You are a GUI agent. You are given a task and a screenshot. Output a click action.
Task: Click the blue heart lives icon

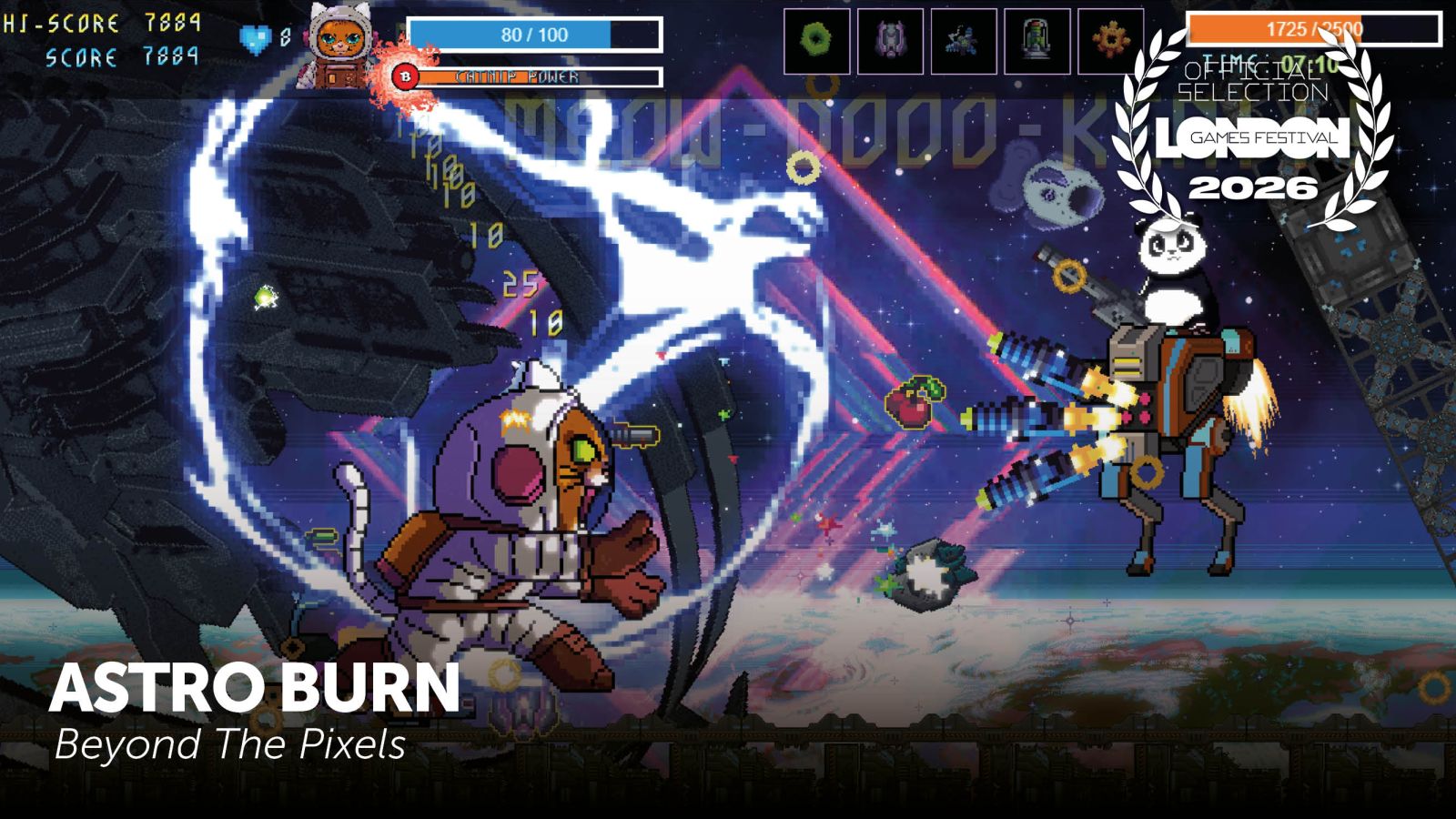(256, 38)
